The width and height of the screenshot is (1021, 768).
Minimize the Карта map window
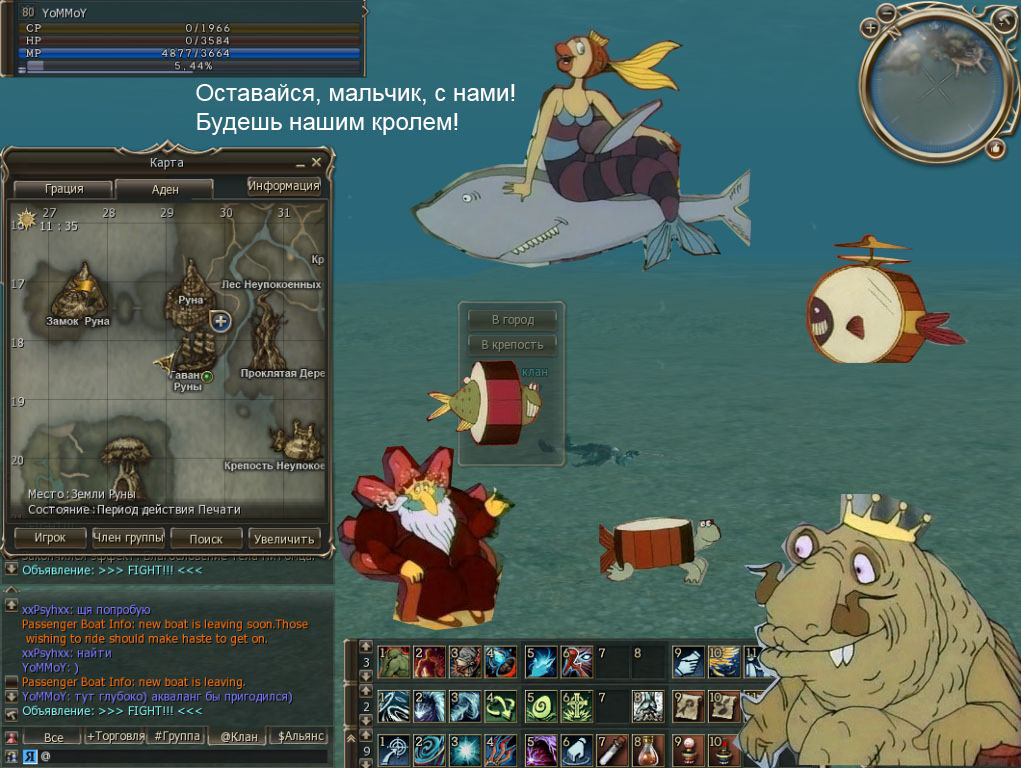click(300, 162)
